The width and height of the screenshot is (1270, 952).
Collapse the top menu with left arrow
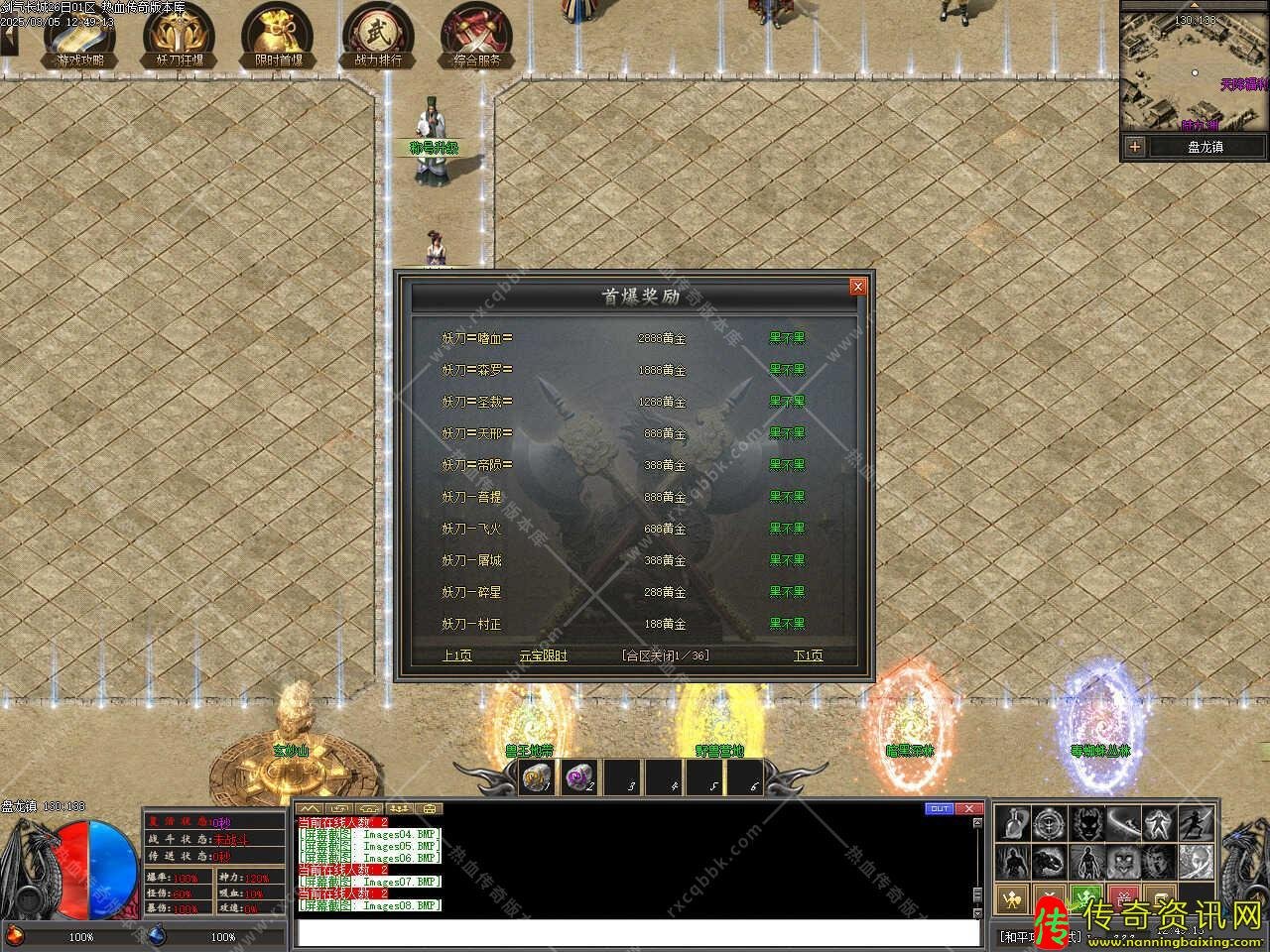[9, 40]
